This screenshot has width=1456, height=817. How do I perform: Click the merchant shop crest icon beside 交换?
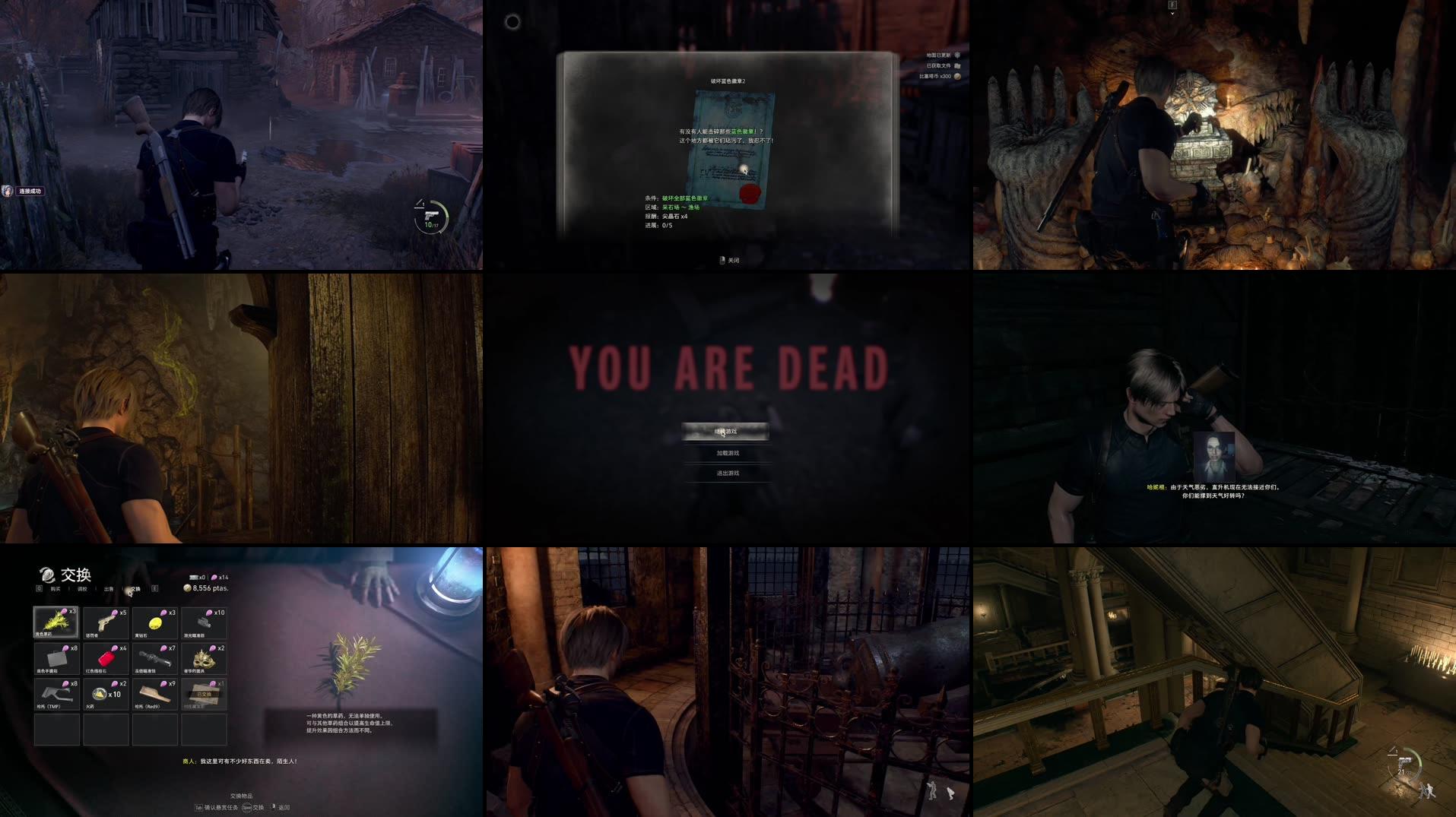click(x=46, y=575)
